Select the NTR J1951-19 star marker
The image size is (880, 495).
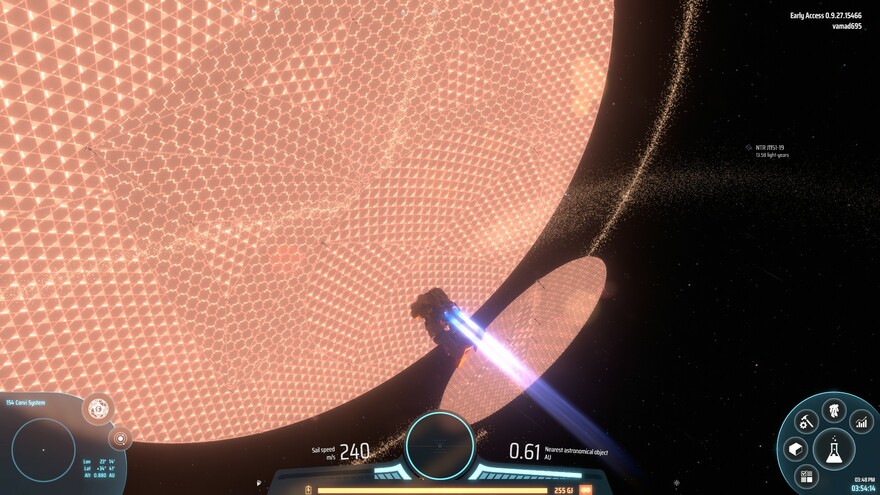point(748,148)
